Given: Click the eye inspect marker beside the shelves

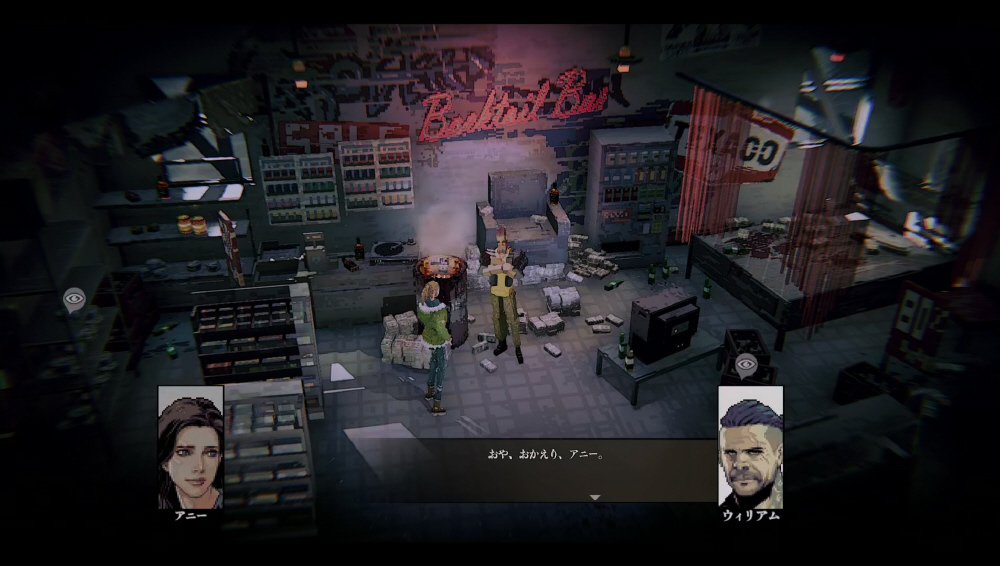Looking at the screenshot, I should [x=74, y=298].
